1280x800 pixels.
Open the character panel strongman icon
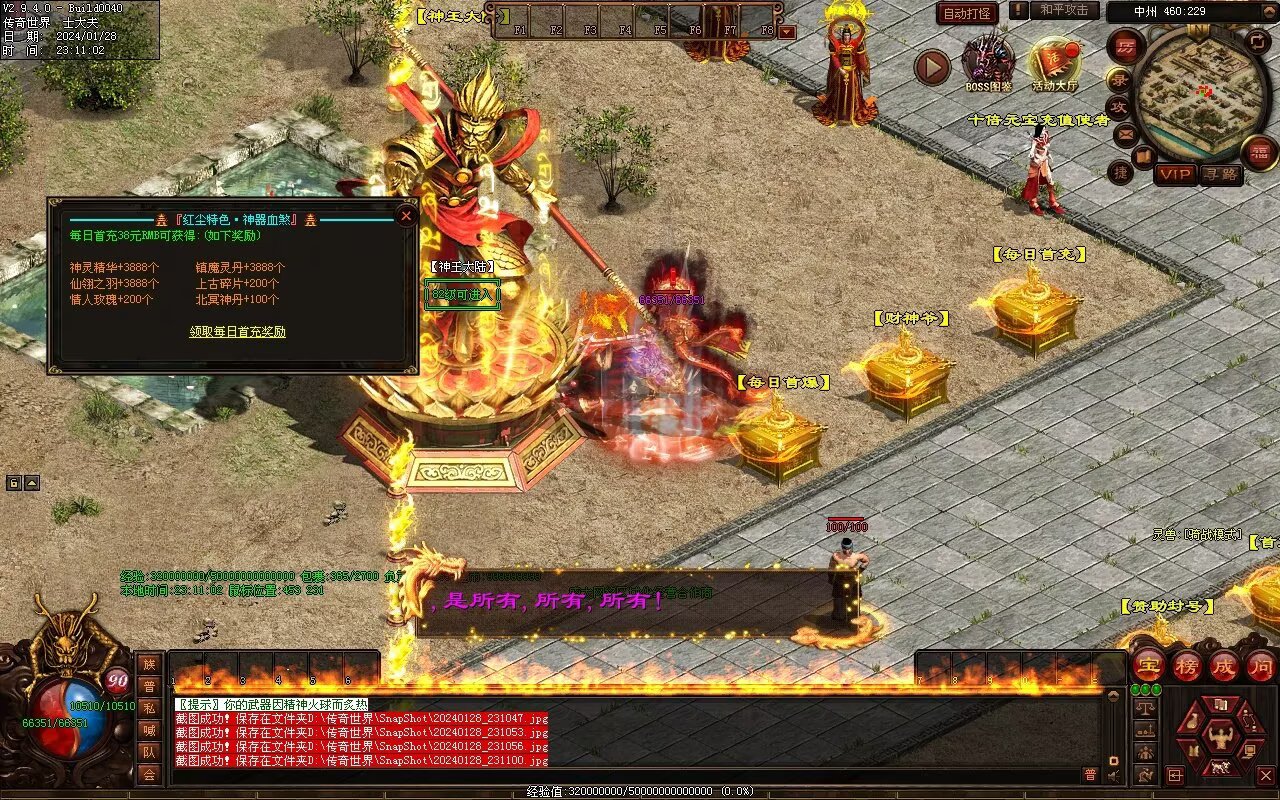point(1219,738)
